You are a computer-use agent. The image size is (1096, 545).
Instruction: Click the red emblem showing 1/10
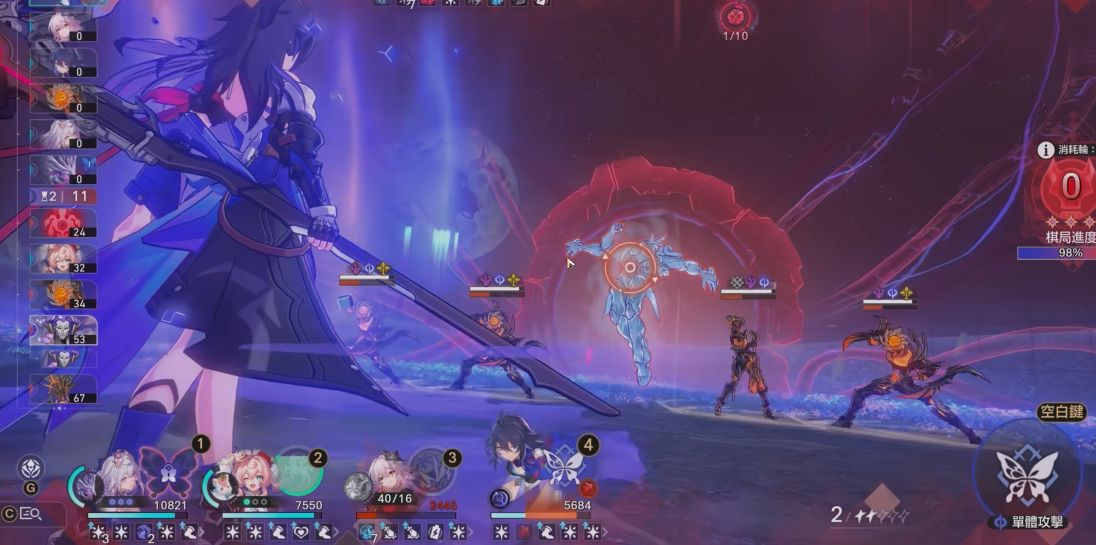pos(734,16)
